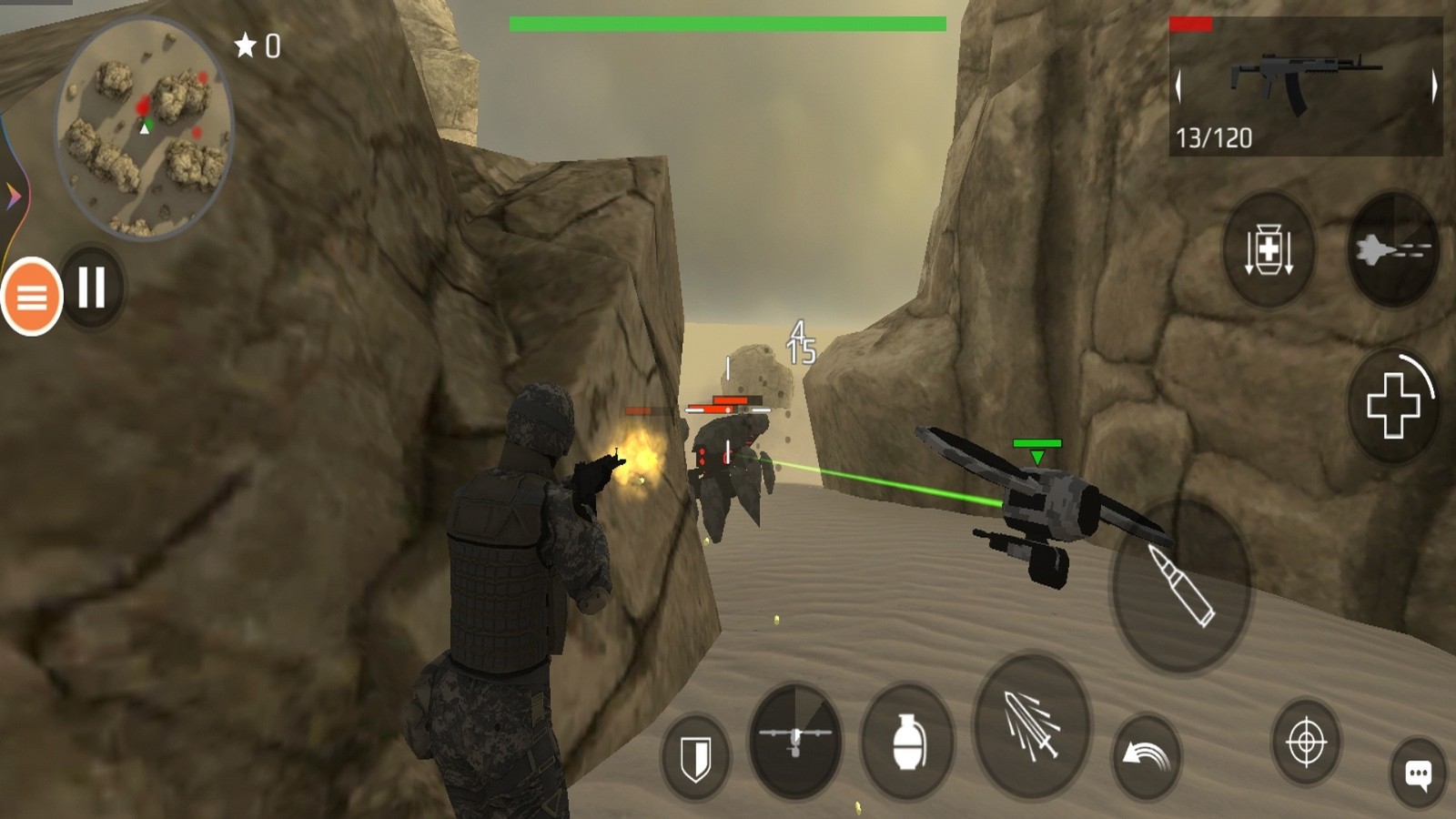Throw a grenade
Viewport: 1456px width, 819px height.
point(907,741)
